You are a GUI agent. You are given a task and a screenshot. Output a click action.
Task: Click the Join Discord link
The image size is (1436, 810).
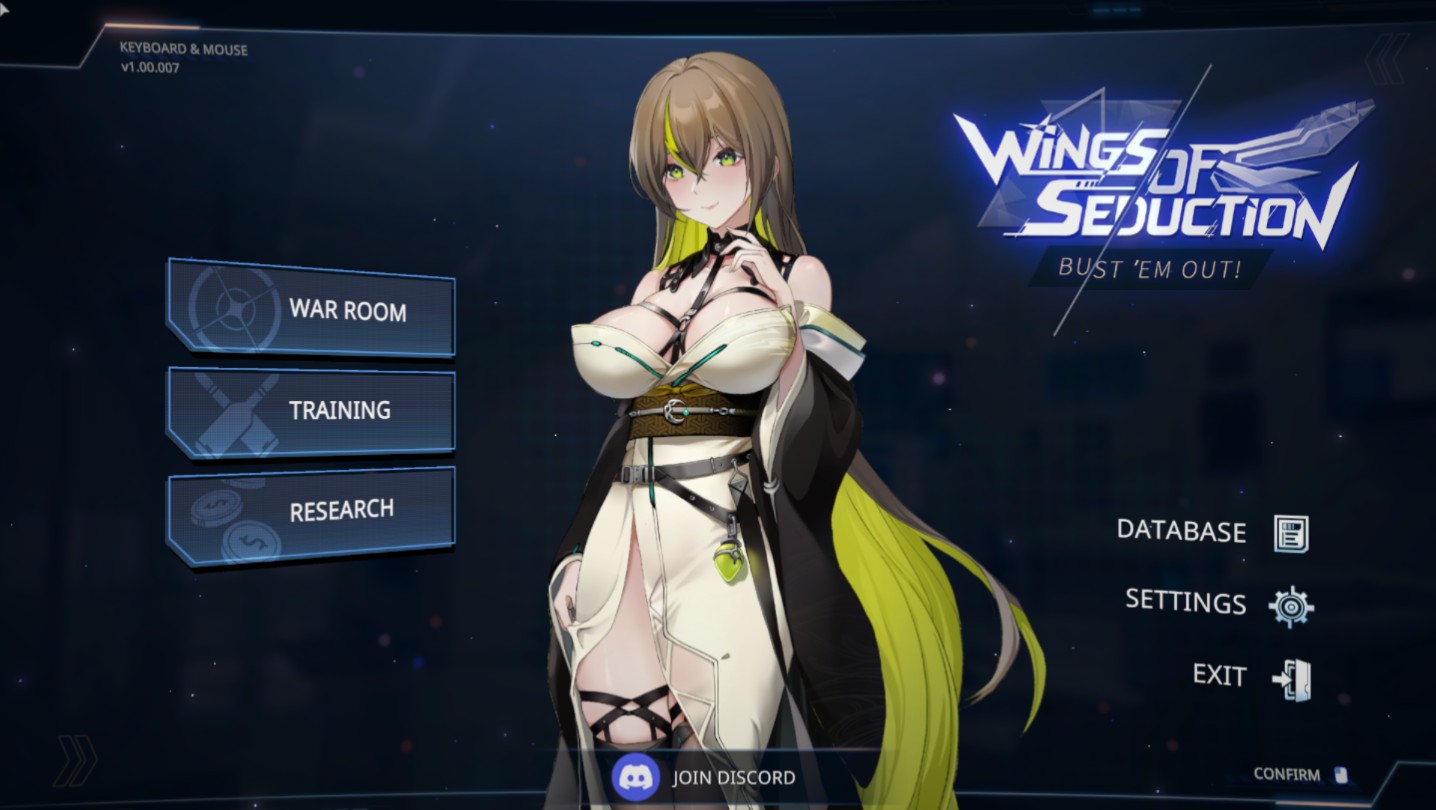(x=706, y=777)
